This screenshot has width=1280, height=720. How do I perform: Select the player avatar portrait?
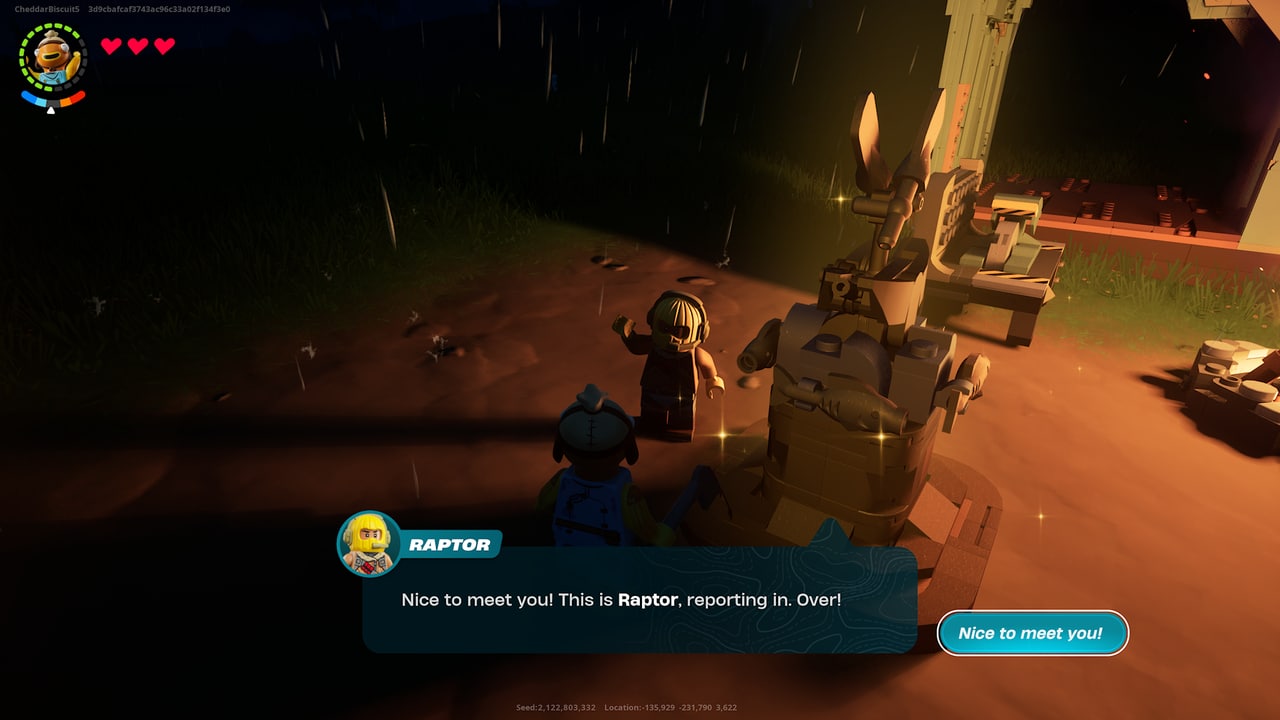pyautogui.click(x=53, y=58)
